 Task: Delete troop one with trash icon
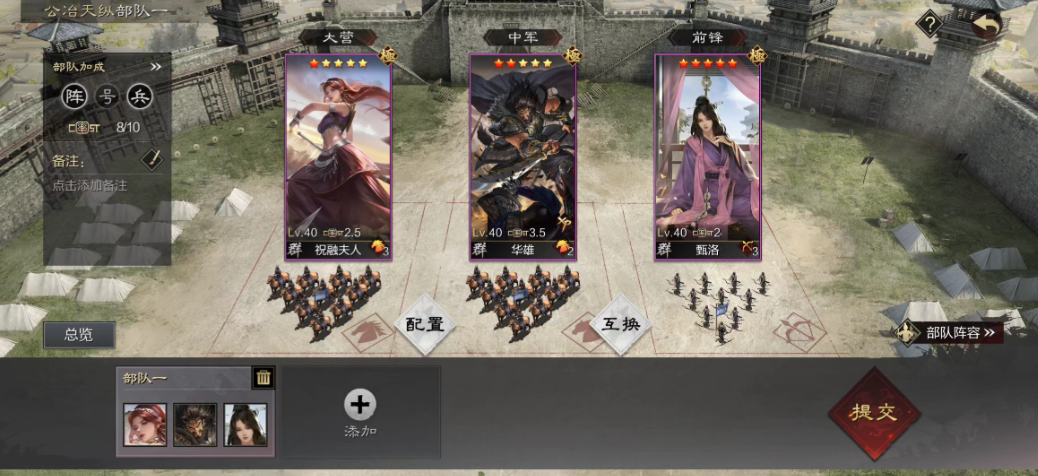pyautogui.click(x=263, y=377)
